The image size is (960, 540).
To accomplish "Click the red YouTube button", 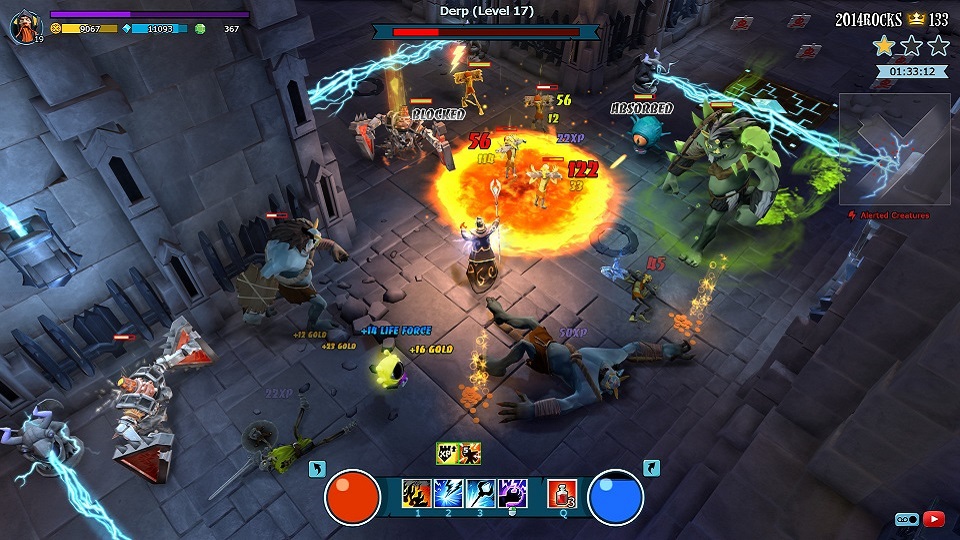I will [x=934, y=518].
